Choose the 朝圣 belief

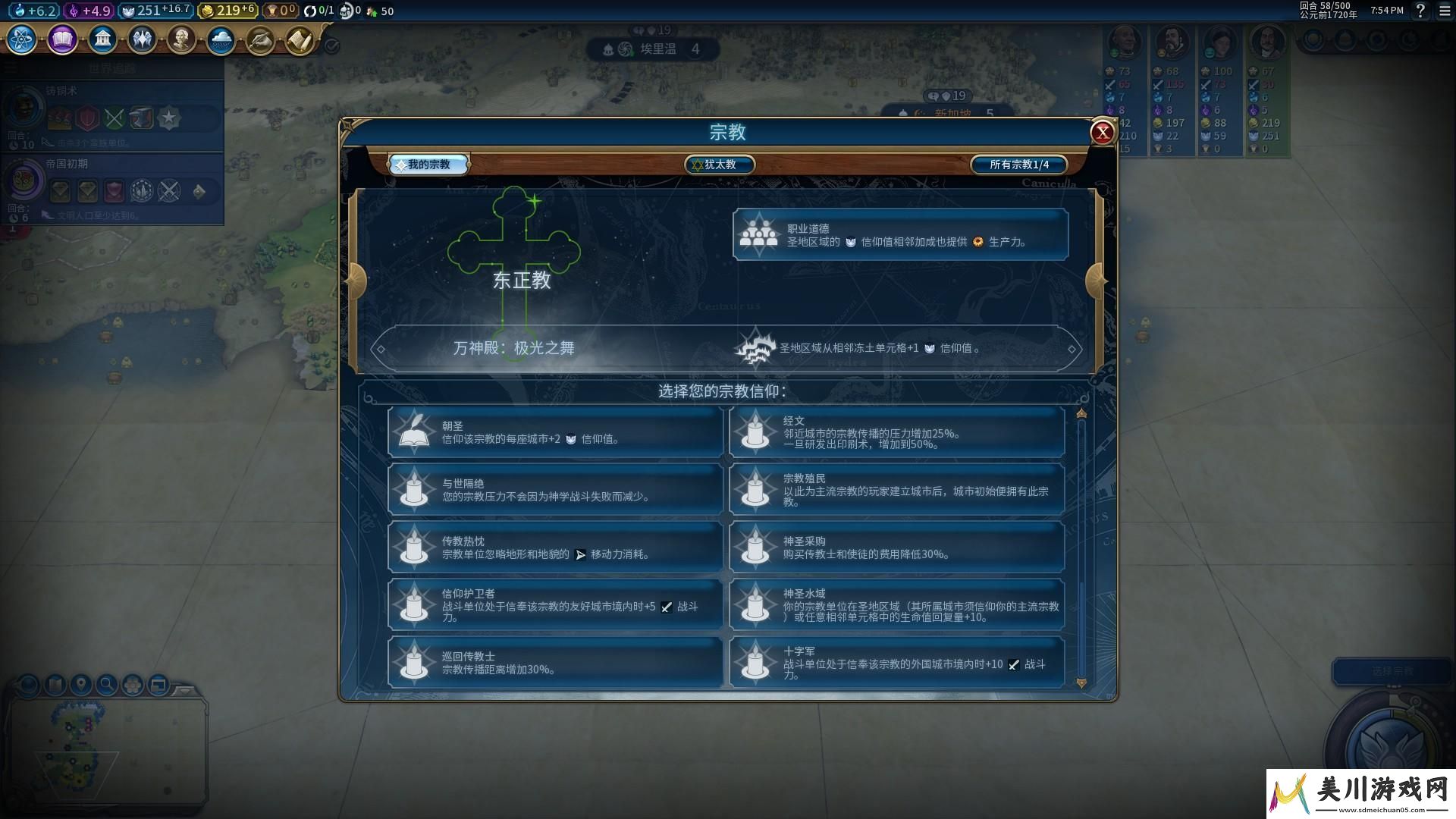(555, 432)
